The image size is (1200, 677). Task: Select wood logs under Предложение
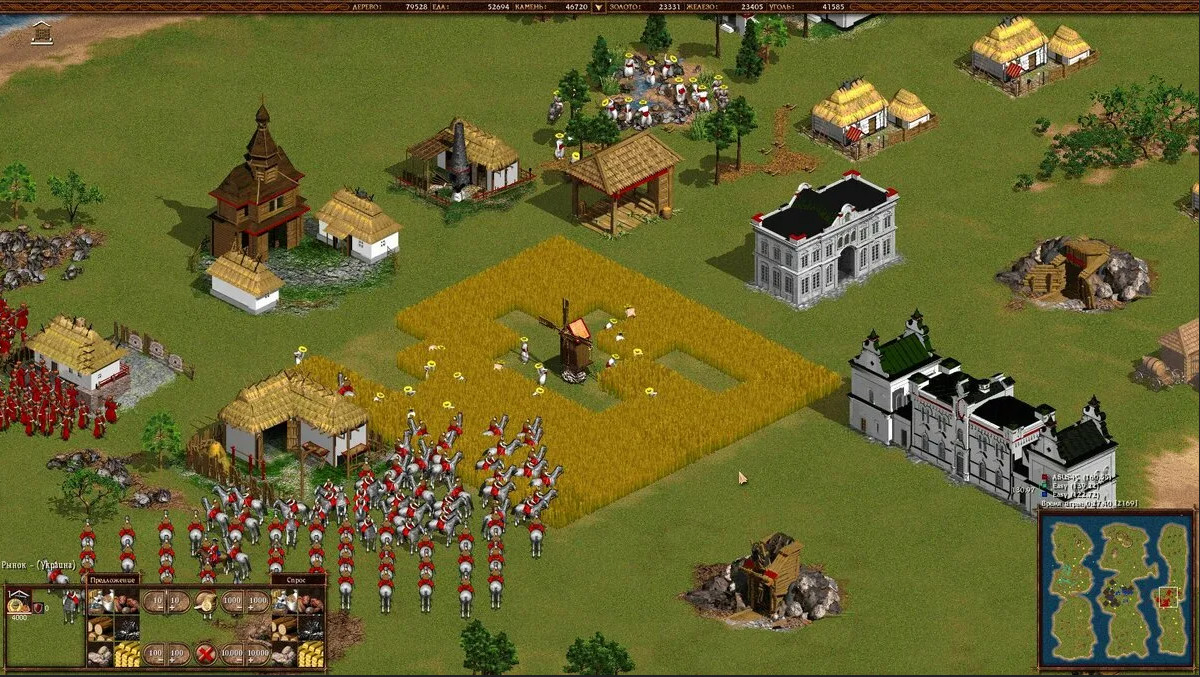pyautogui.click(x=100, y=629)
